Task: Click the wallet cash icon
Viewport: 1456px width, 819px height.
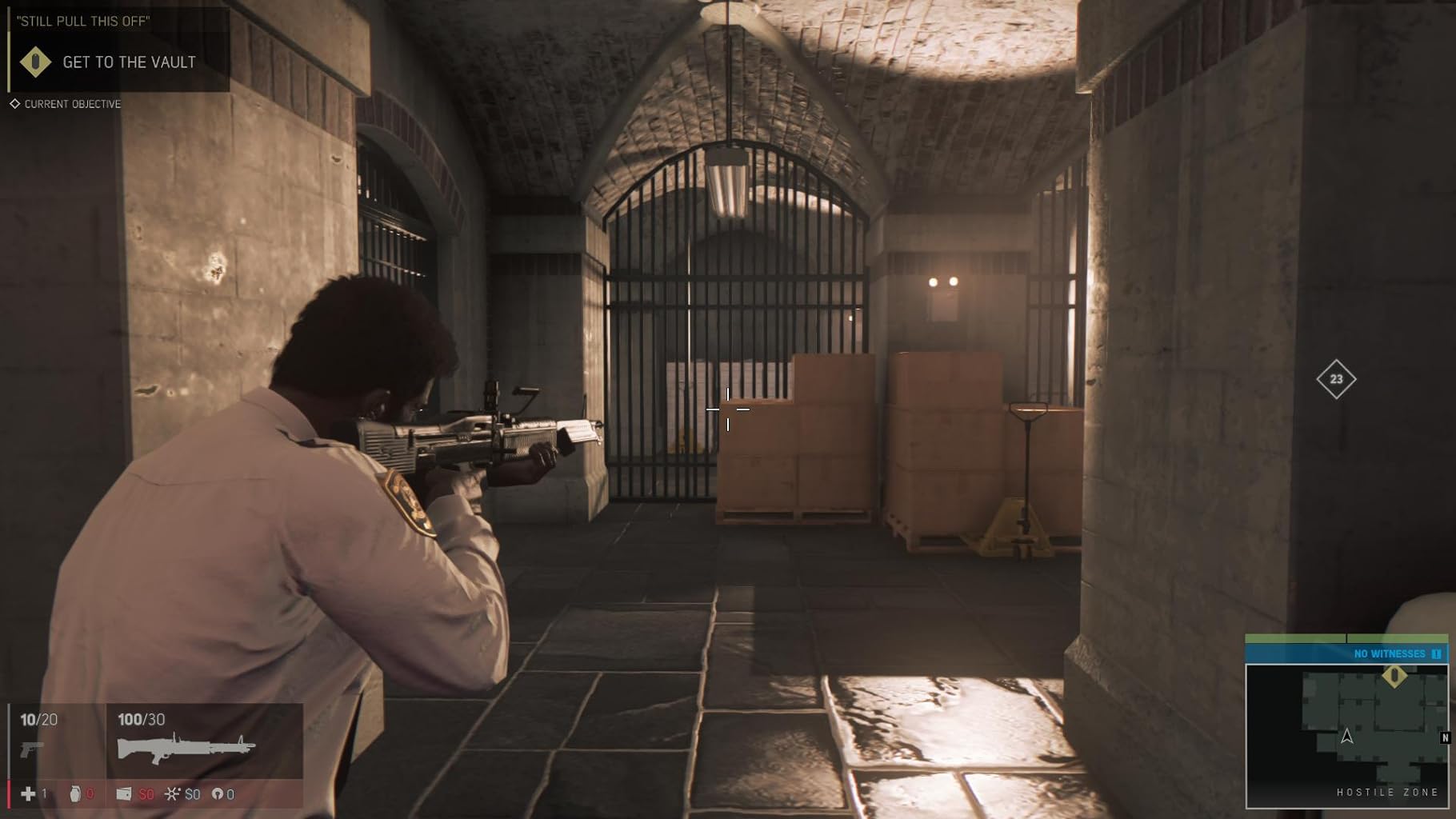Action: click(x=124, y=793)
